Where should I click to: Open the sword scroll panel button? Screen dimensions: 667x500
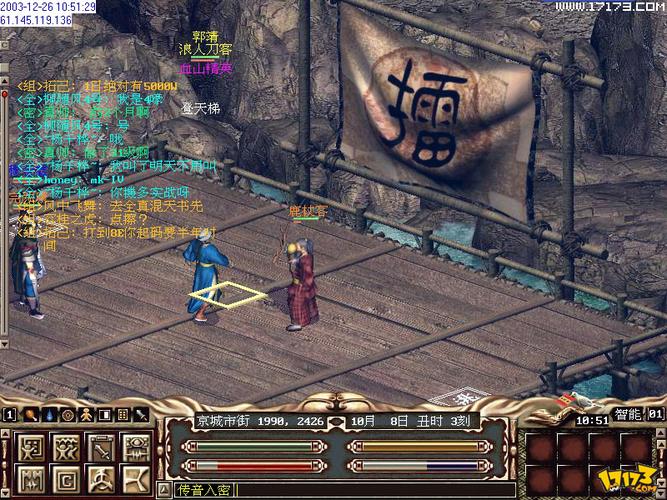(x=101, y=444)
